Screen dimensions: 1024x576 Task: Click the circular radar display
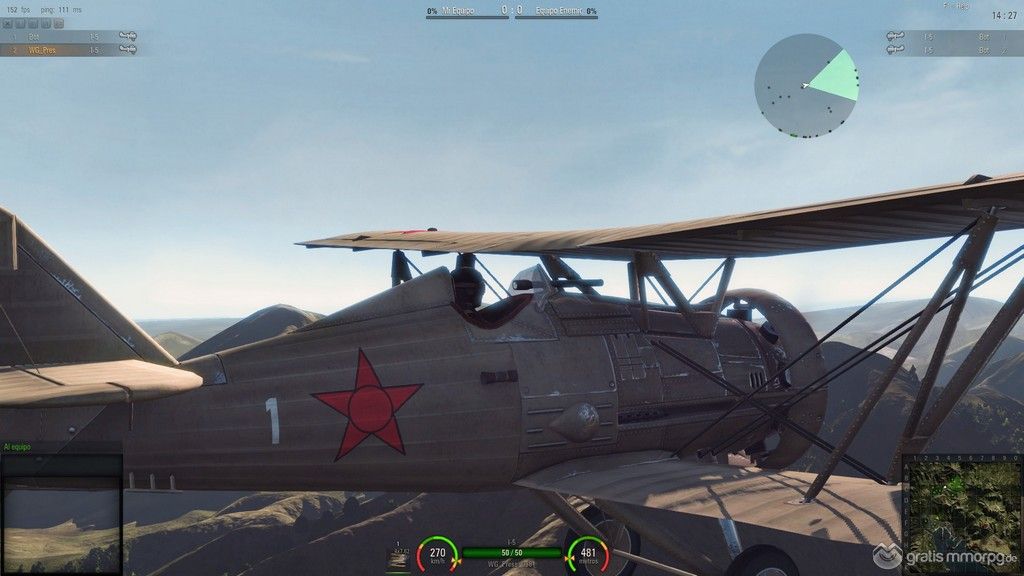(x=806, y=86)
